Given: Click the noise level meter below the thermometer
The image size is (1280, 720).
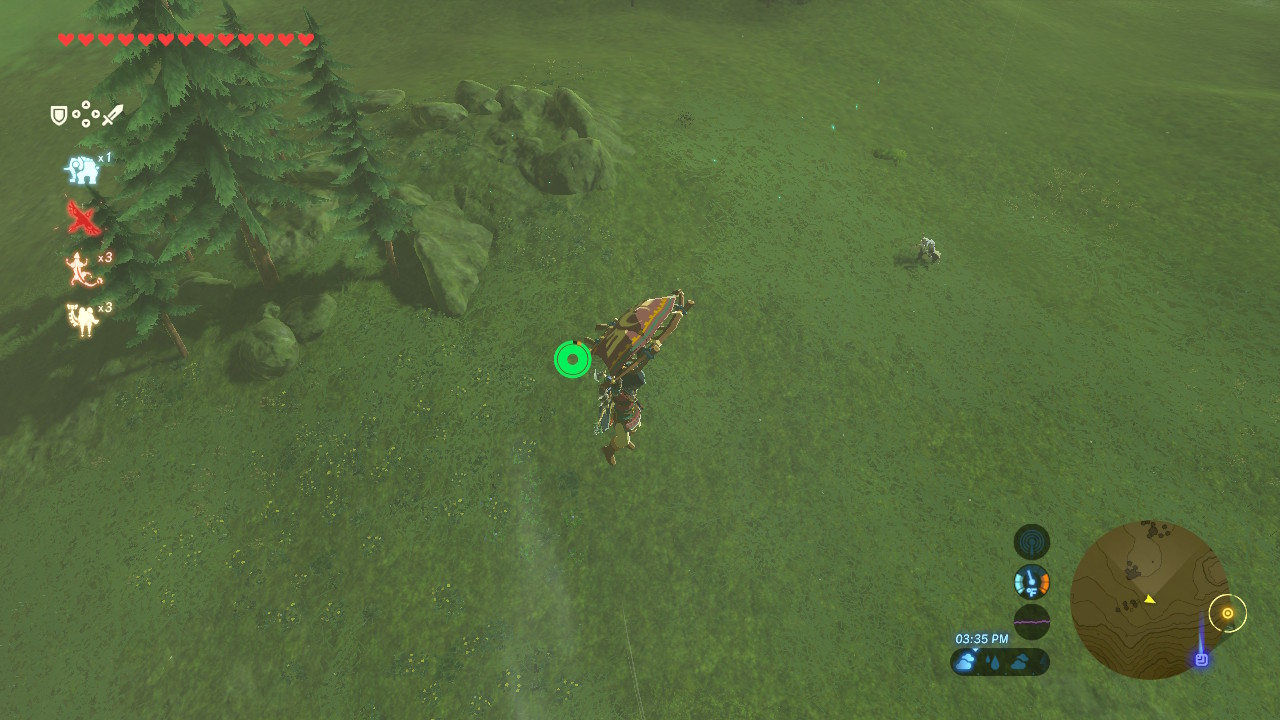Looking at the screenshot, I should click(1030, 621).
